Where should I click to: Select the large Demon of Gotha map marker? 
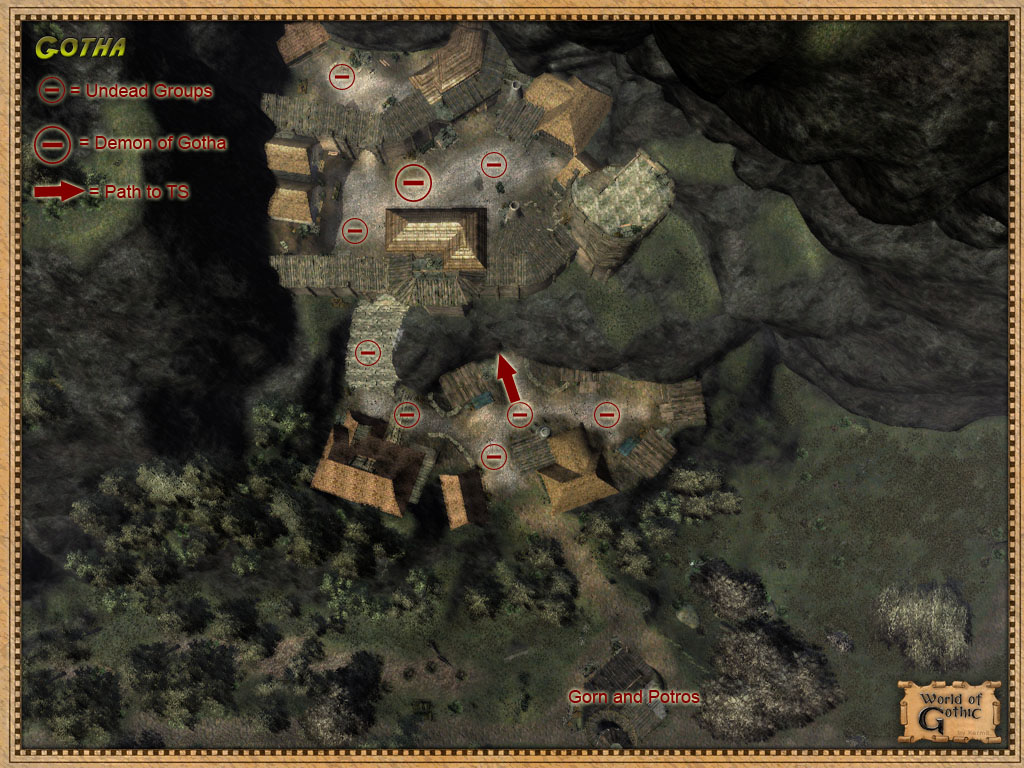coord(413,181)
